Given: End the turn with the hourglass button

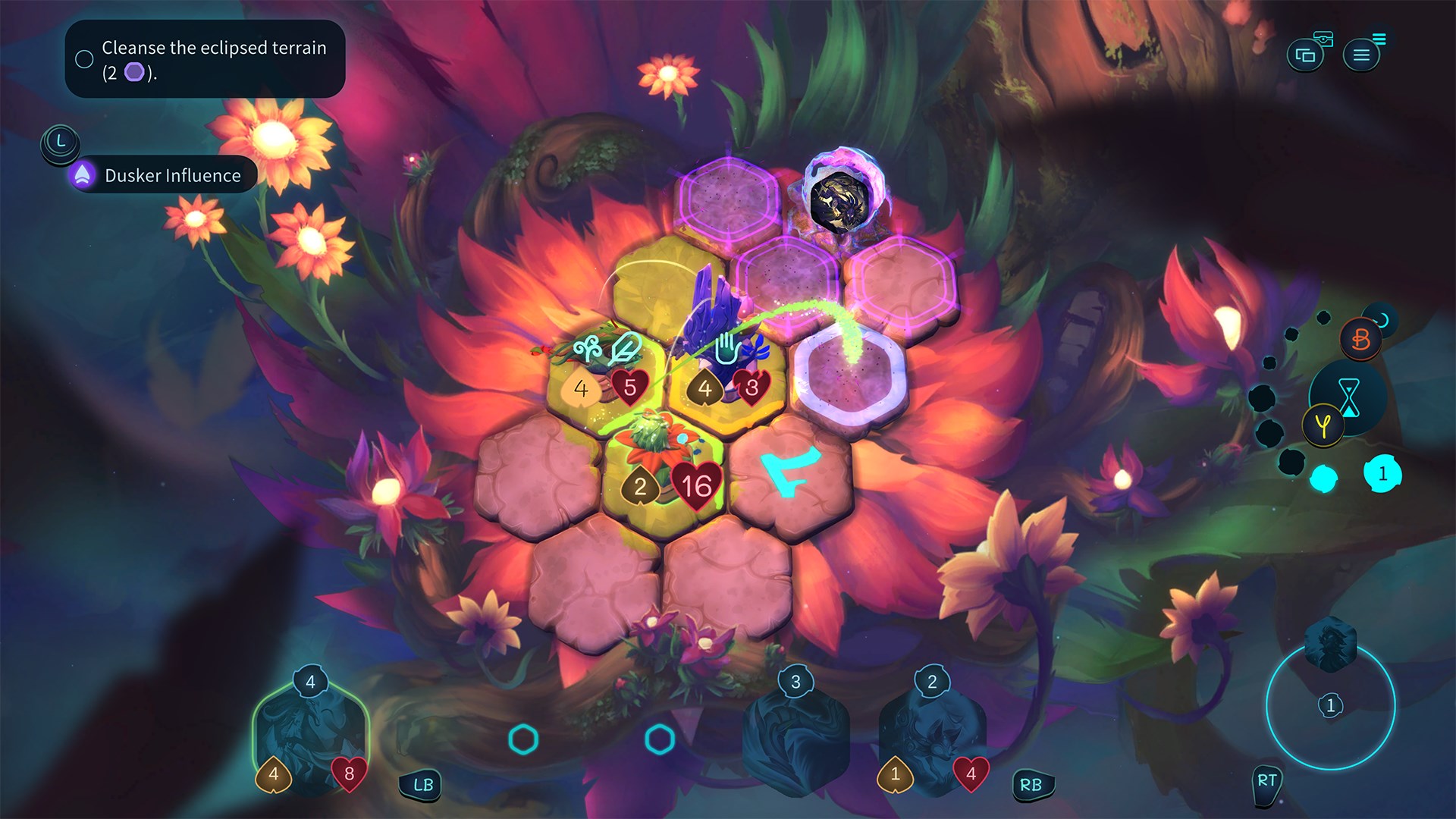Looking at the screenshot, I should (1349, 396).
